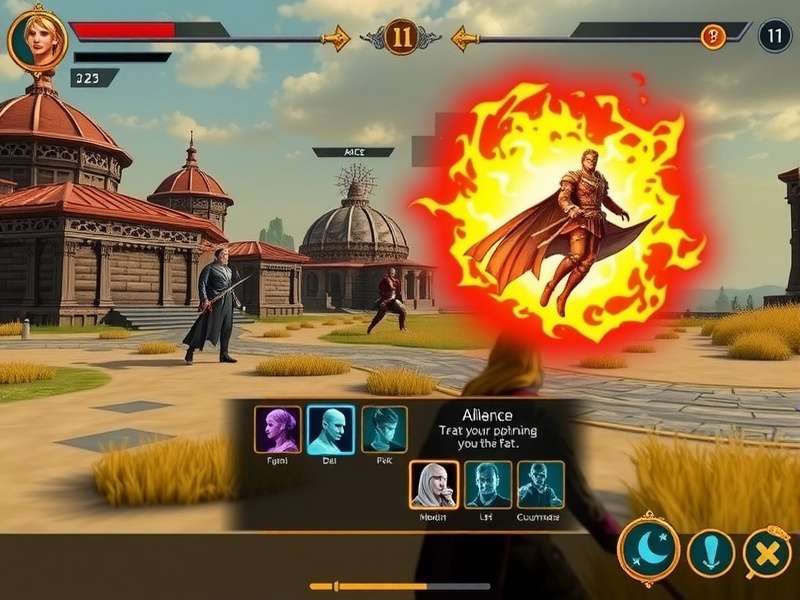Viewport: 800px width, 600px height.
Task: Tap the blue exclamation mark button
Action: 711,553
